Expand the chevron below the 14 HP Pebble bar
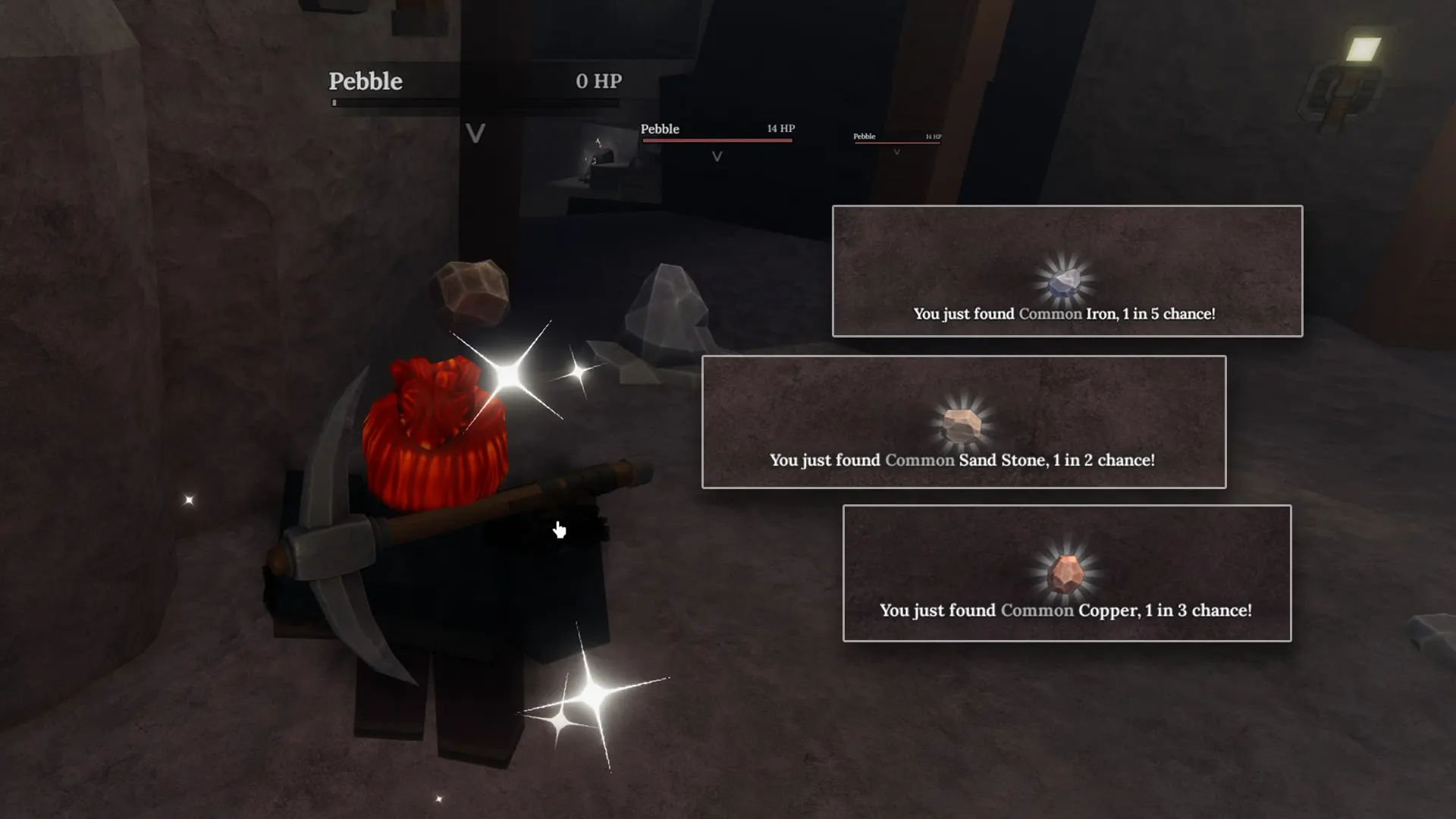Viewport: 1456px width, 819px height. click(x=715, y=155)
